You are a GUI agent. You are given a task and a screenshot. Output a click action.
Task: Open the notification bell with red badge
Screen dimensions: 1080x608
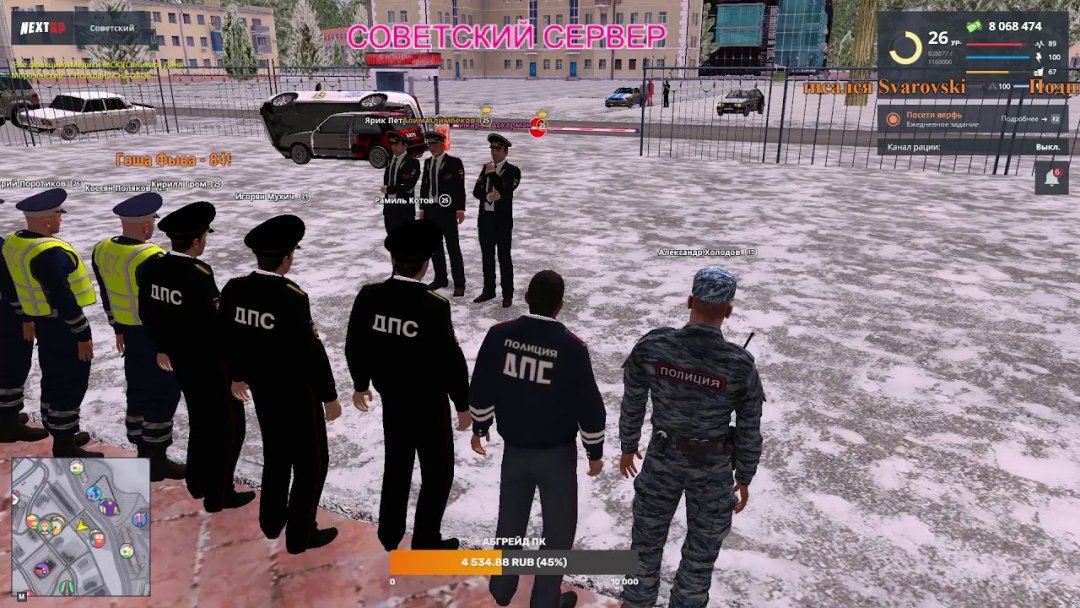(x=1051, y=178)
